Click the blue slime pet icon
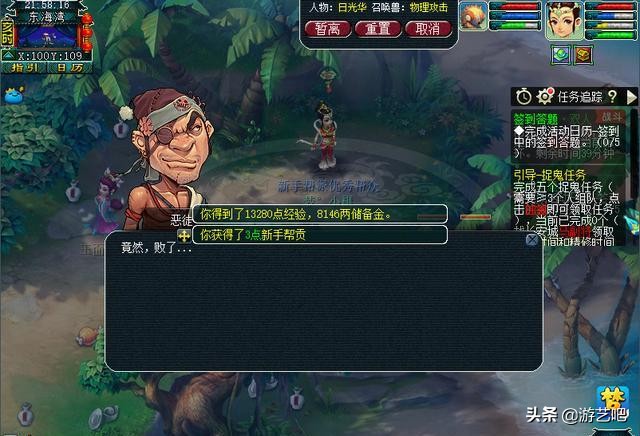The image size is (640, 436). click(x=13, y=96)
